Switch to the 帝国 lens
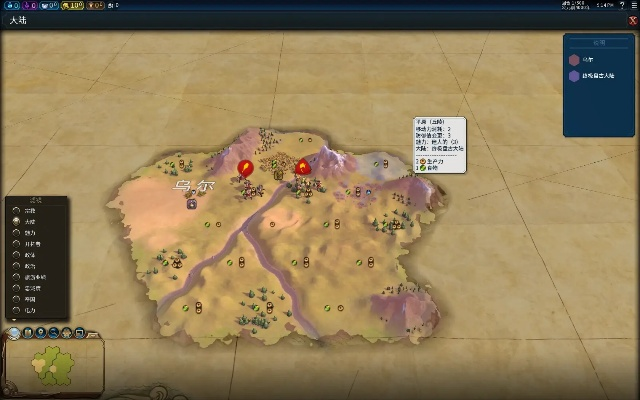 [x=16, y=299]
